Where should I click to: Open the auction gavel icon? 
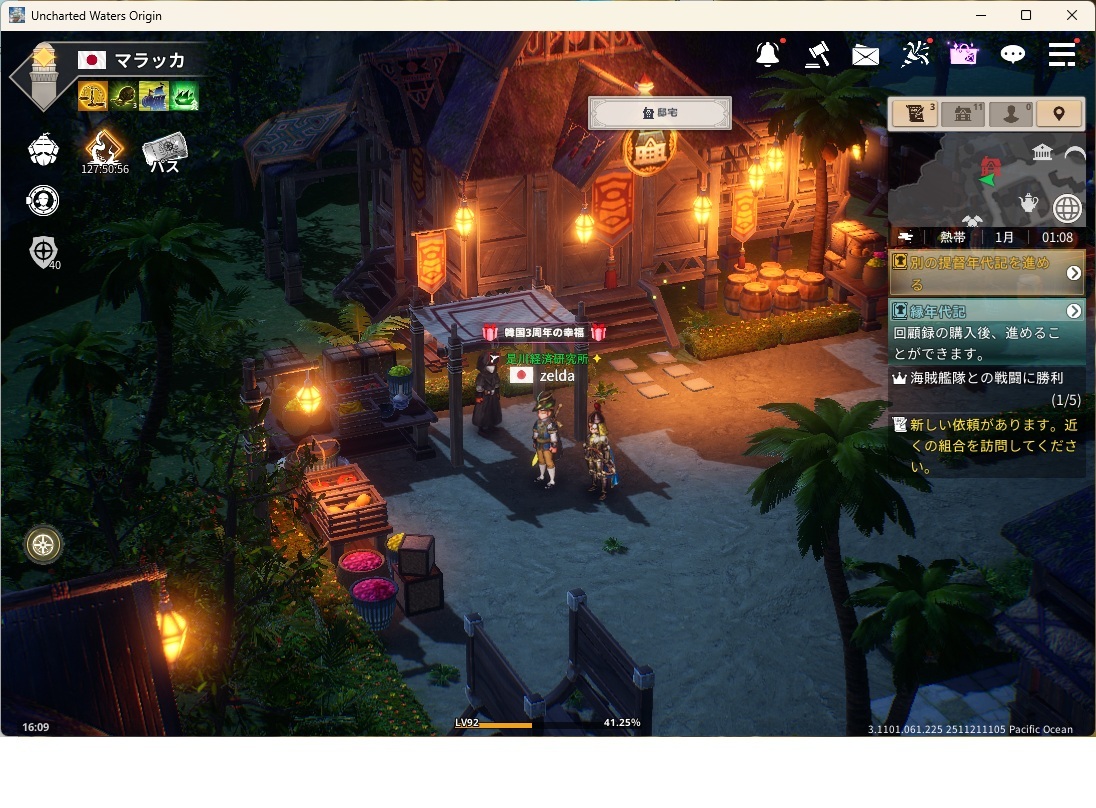817,54
